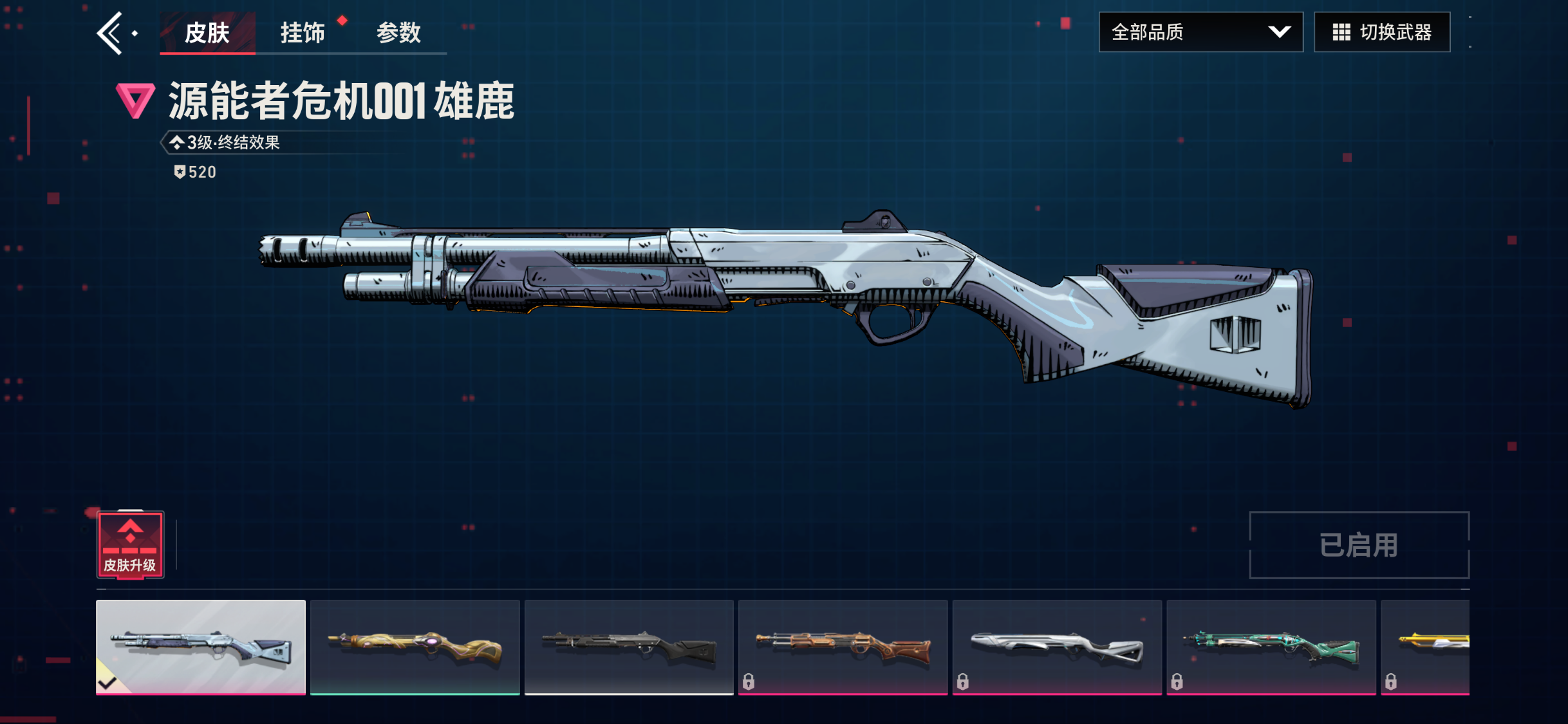
Task: Choose the locked teal-green shotgun skin
Action: click(1271, 647)
